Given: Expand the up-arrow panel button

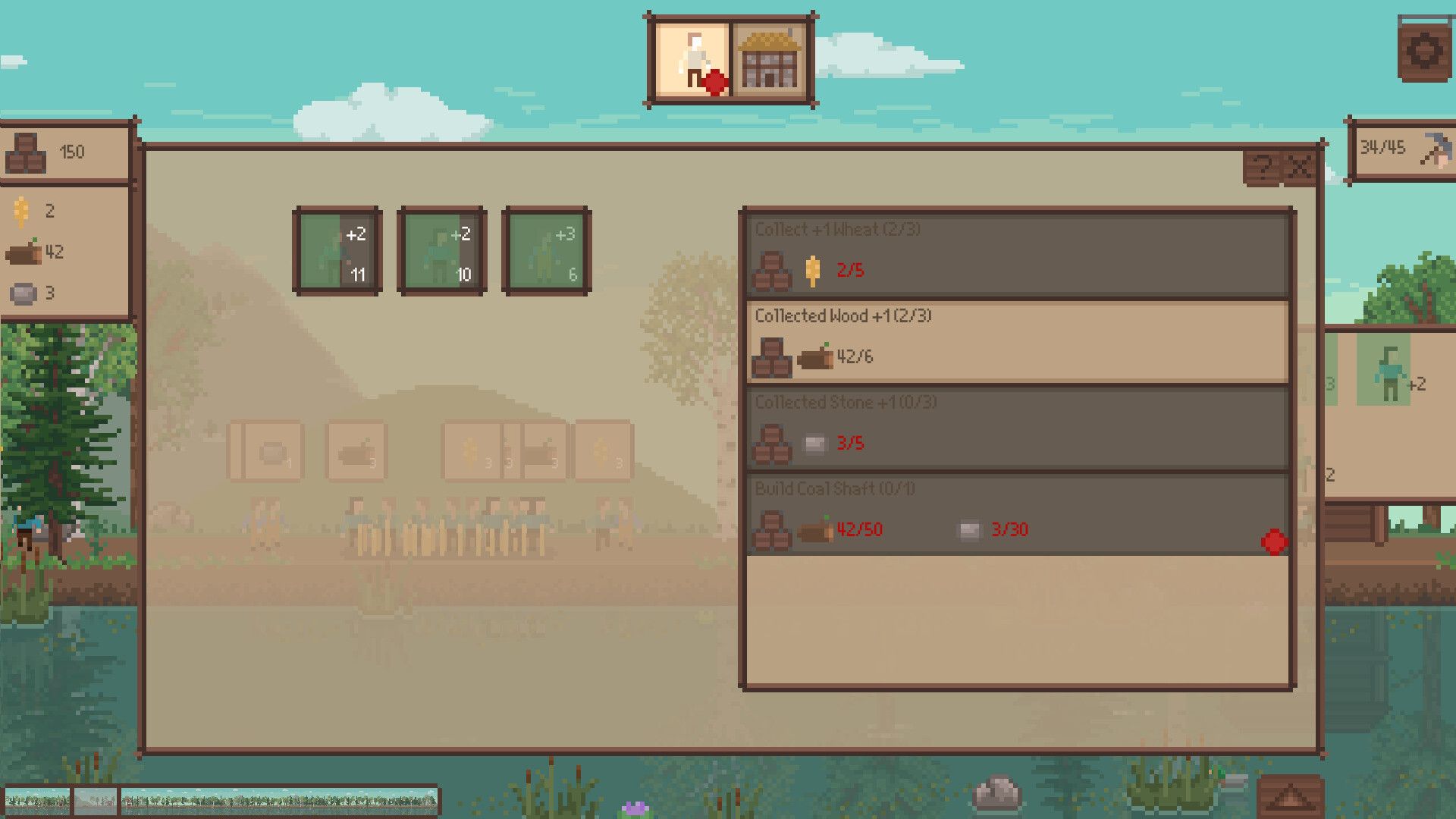Looking at the screenshot, I should click(1290, 798).
